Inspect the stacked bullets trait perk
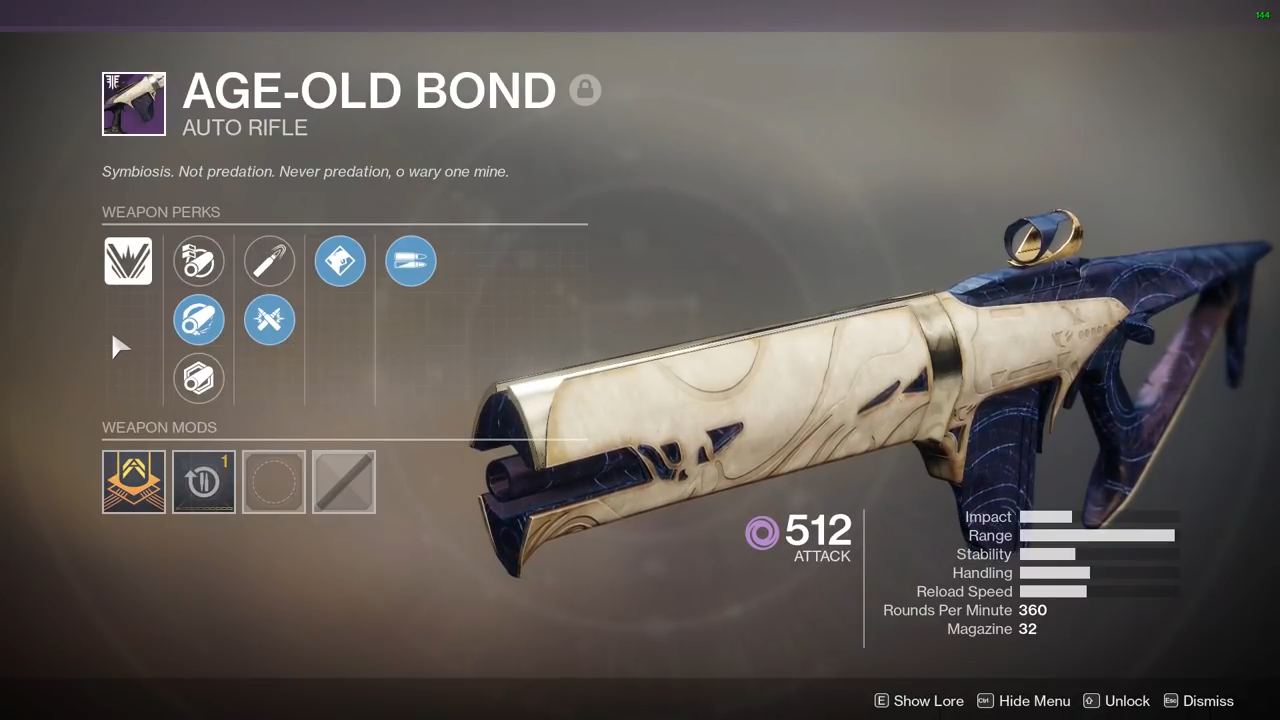 click(x=410, y=261)
